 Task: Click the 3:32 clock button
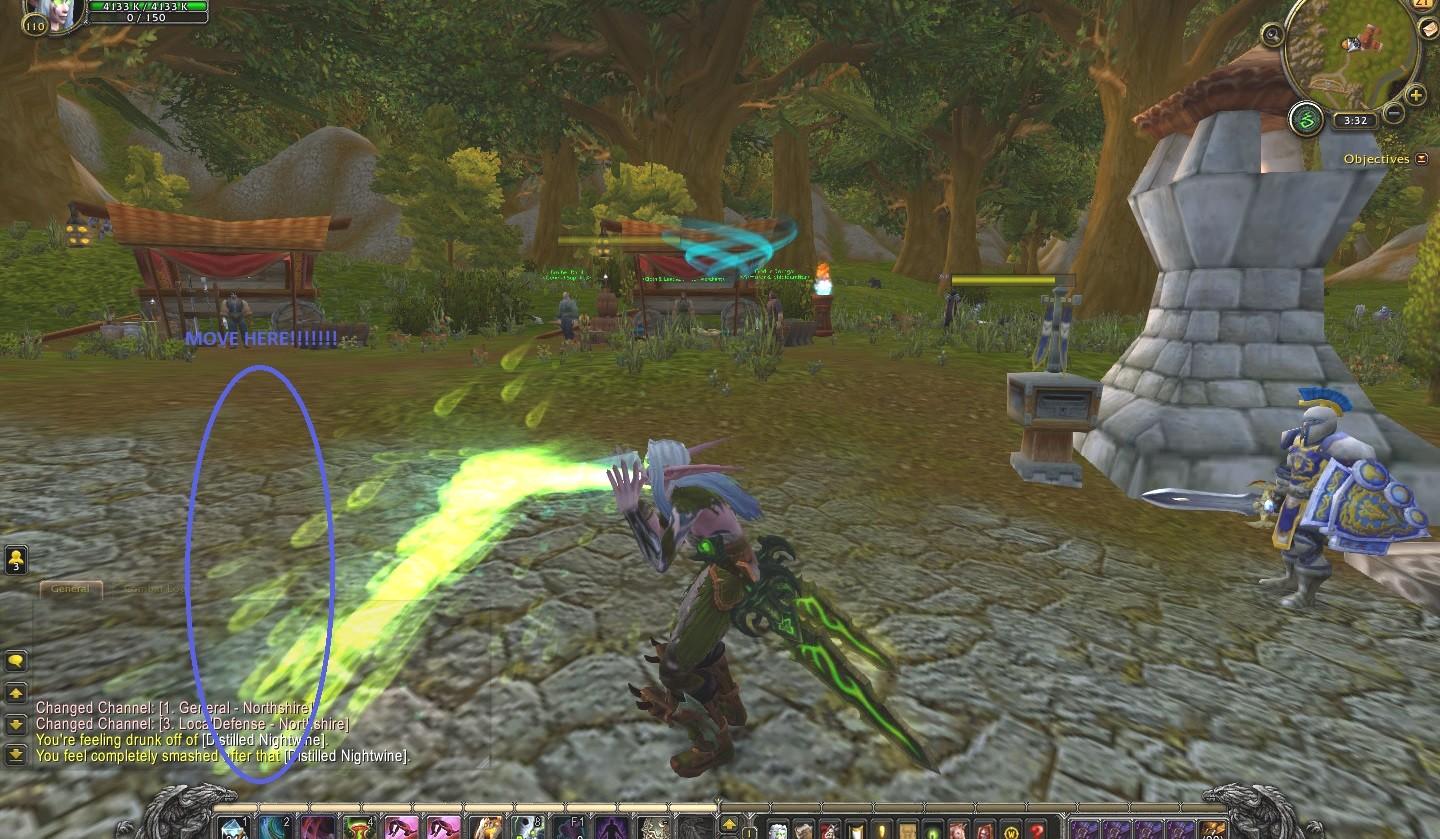1356,120
